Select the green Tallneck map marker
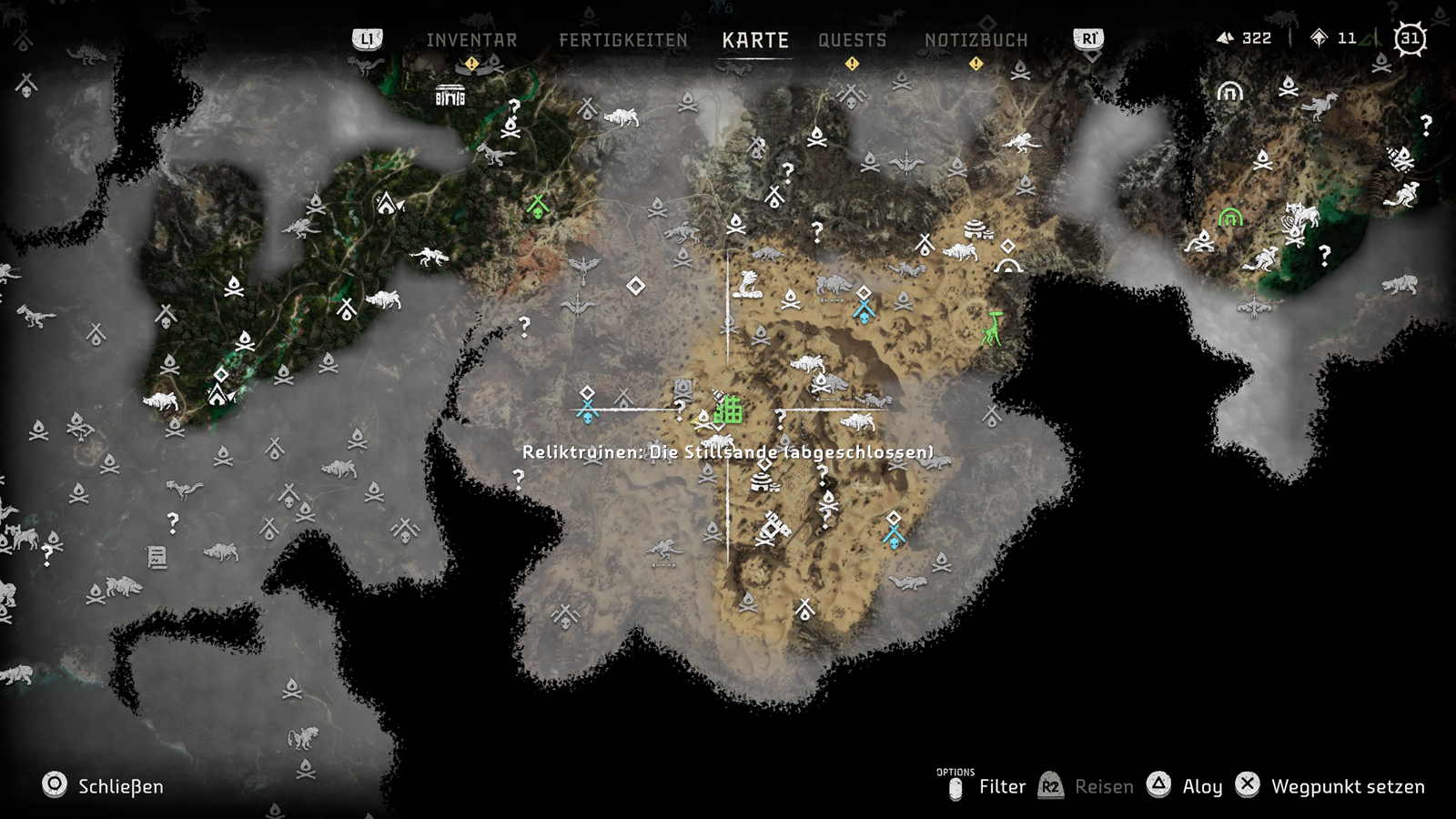This screenshot has height=819, width=1456. pos(993,328)
